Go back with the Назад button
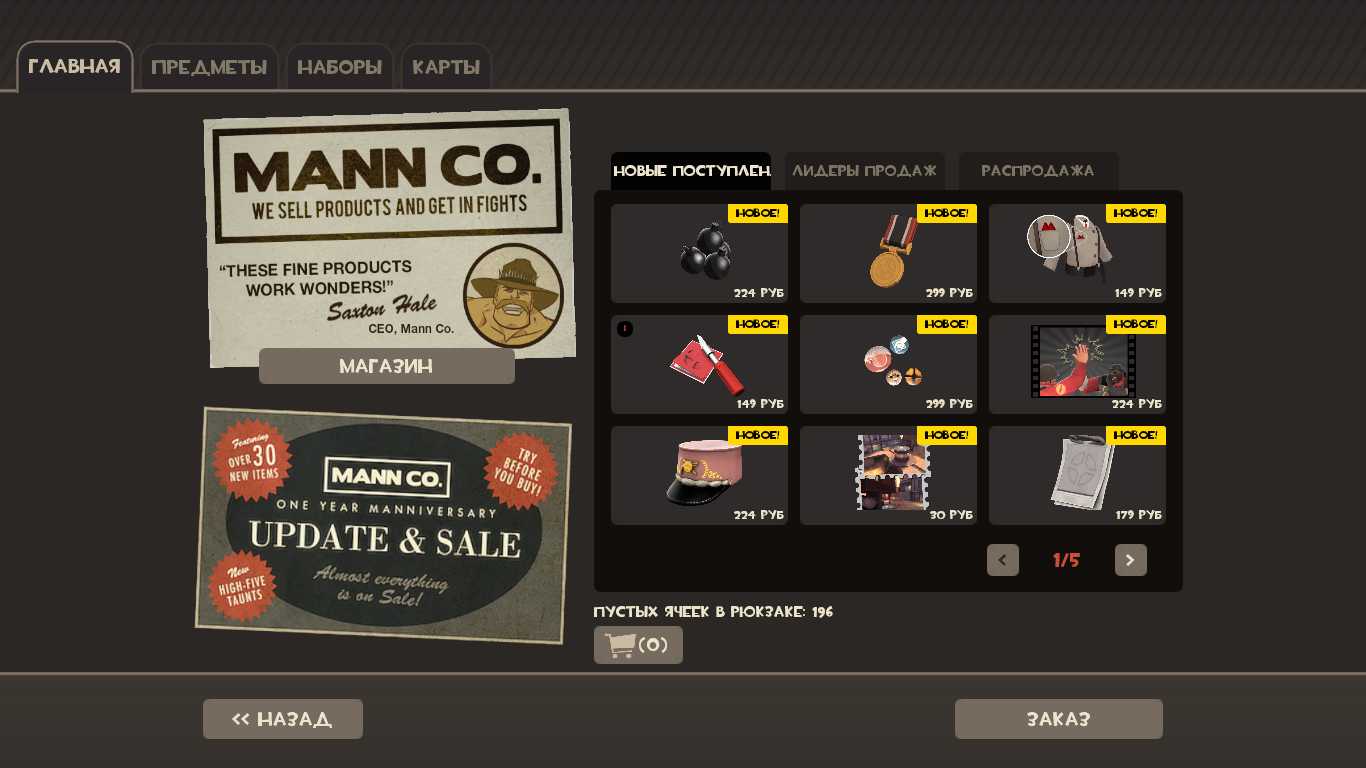The width and height of the screenshot is (1366, 768). tap(283, 719)
